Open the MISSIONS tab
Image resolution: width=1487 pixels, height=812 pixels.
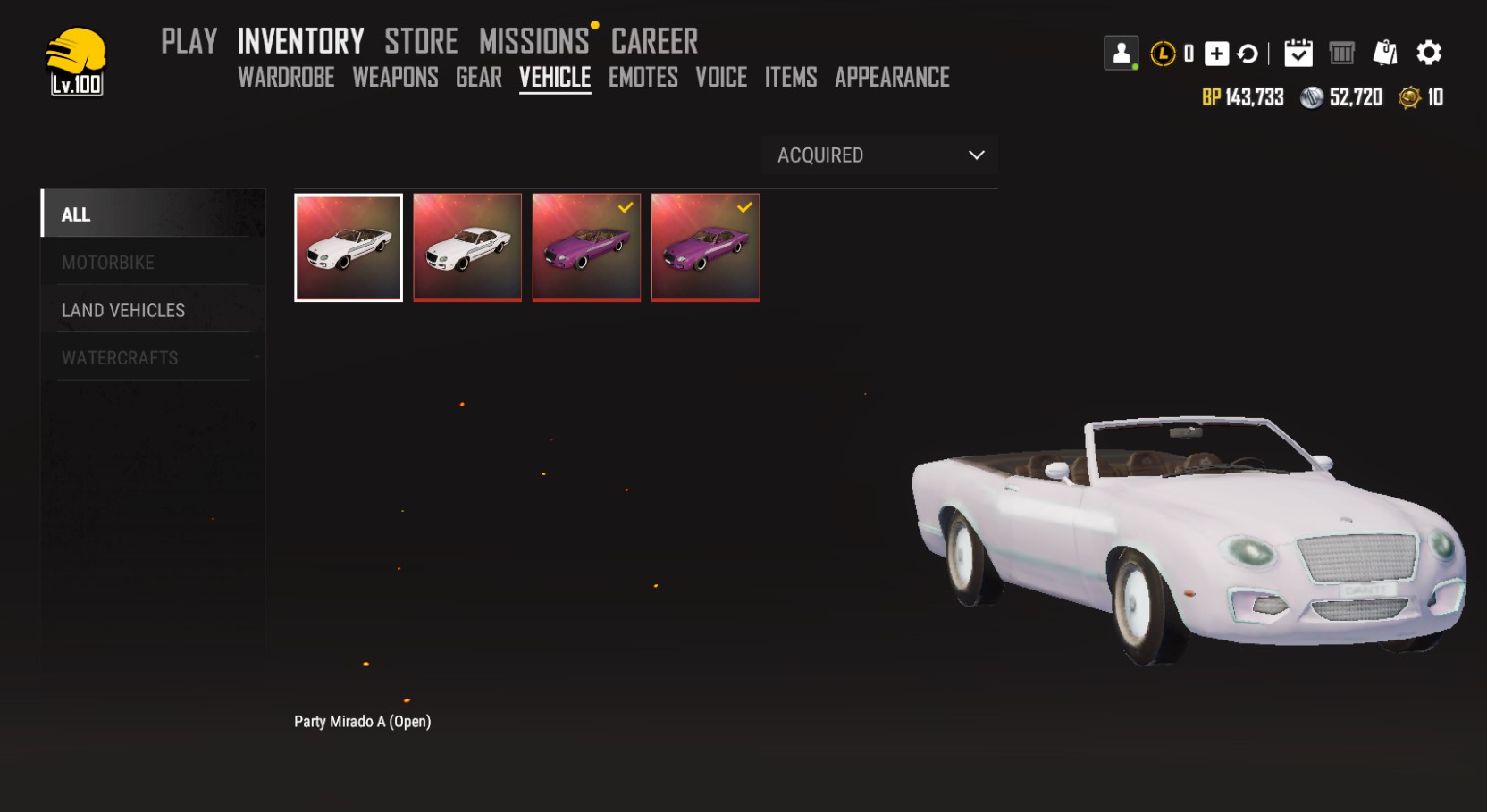tap(533, 41)
